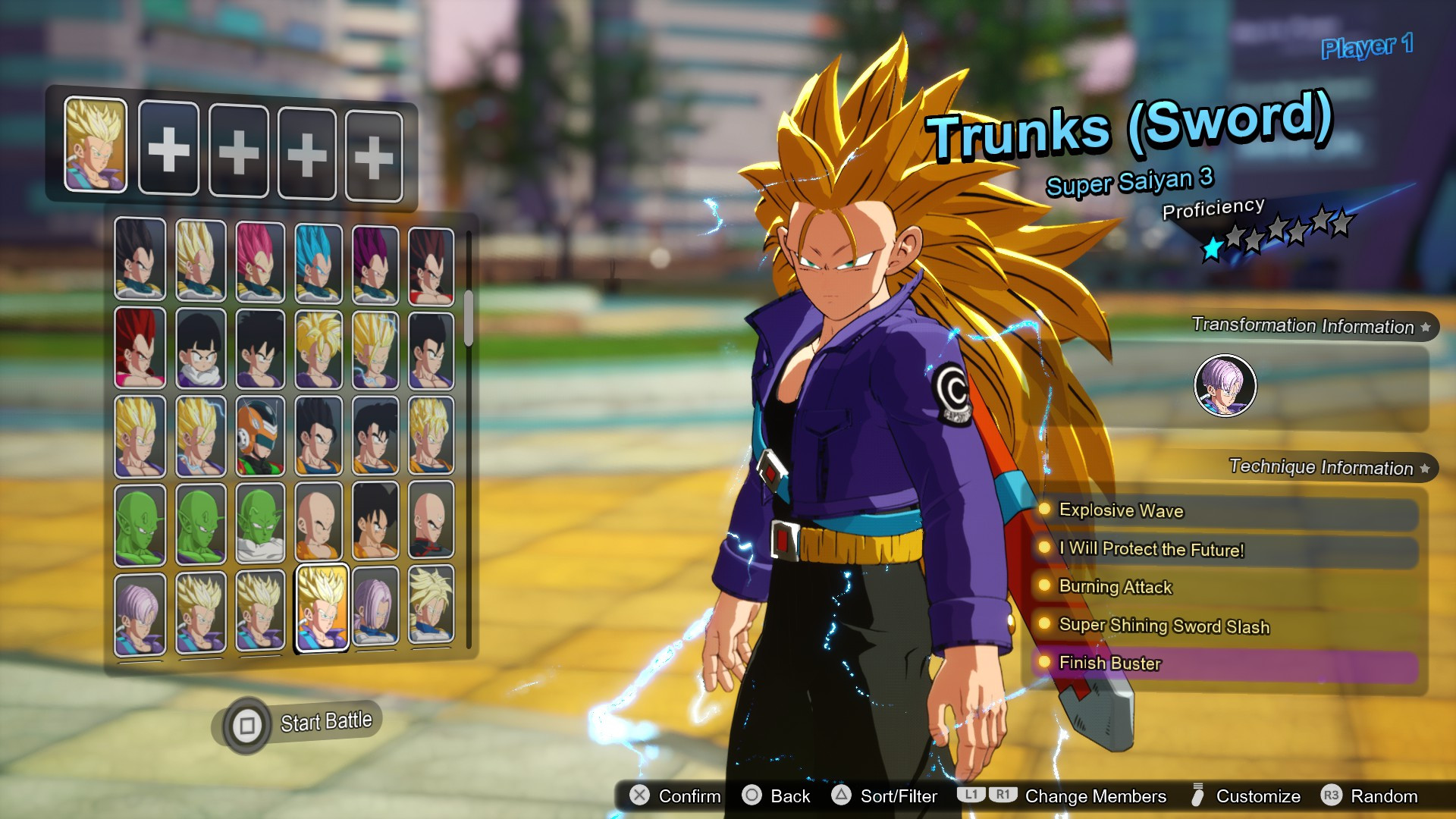Select the Great Saiyaman helmet portrait
This screenshot has height=819, width=1456.
click(259, 436)
